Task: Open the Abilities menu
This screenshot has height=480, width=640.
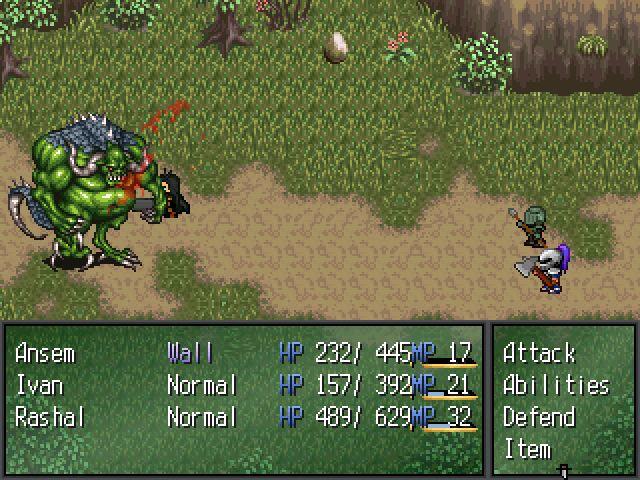Action: click(555, 385)
